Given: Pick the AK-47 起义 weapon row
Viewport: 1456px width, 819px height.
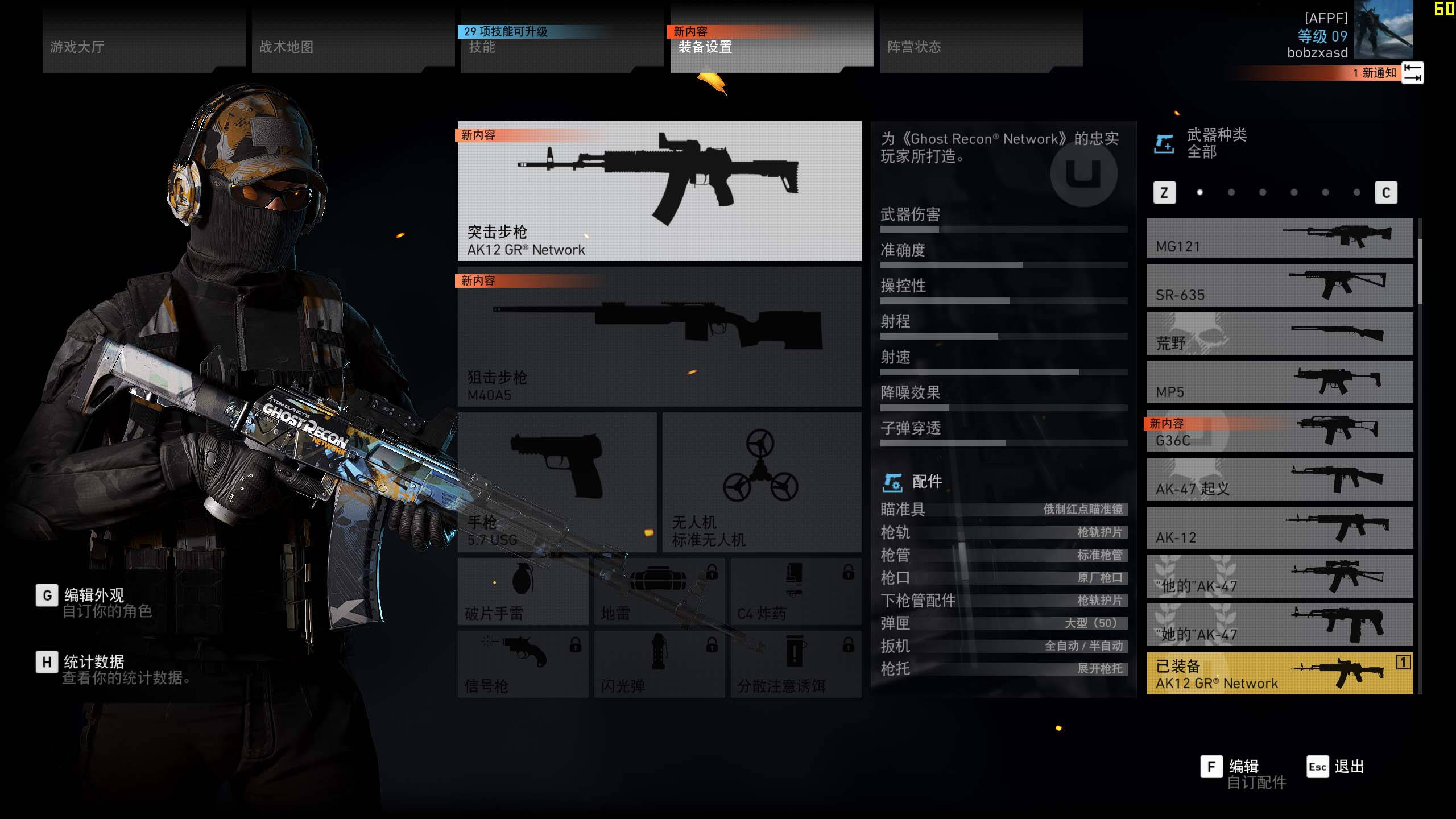Looking at the screenshot, I should pos(1279,480).
